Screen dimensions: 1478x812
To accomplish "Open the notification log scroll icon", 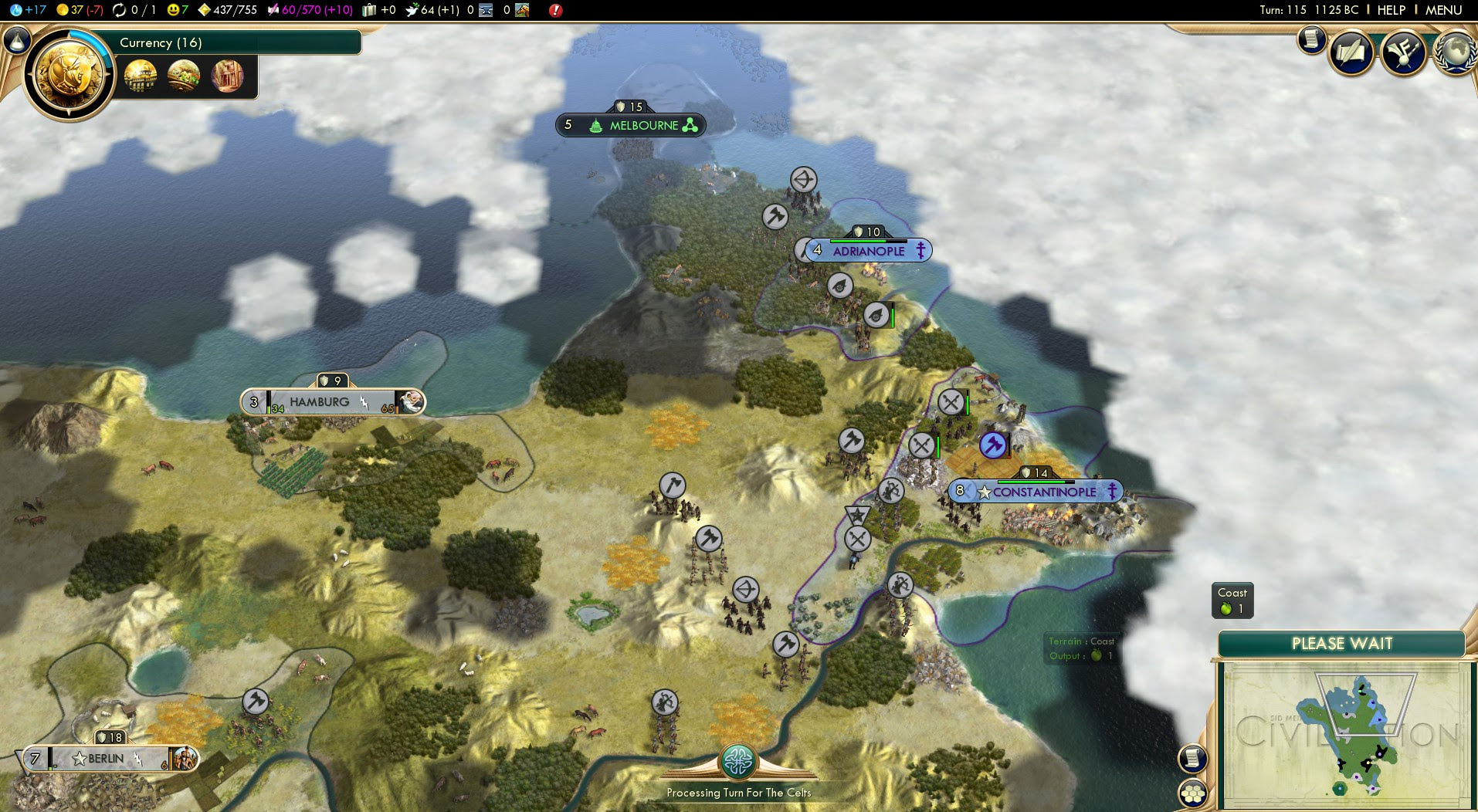I will pyautogui.click(x=1311, y=40).
